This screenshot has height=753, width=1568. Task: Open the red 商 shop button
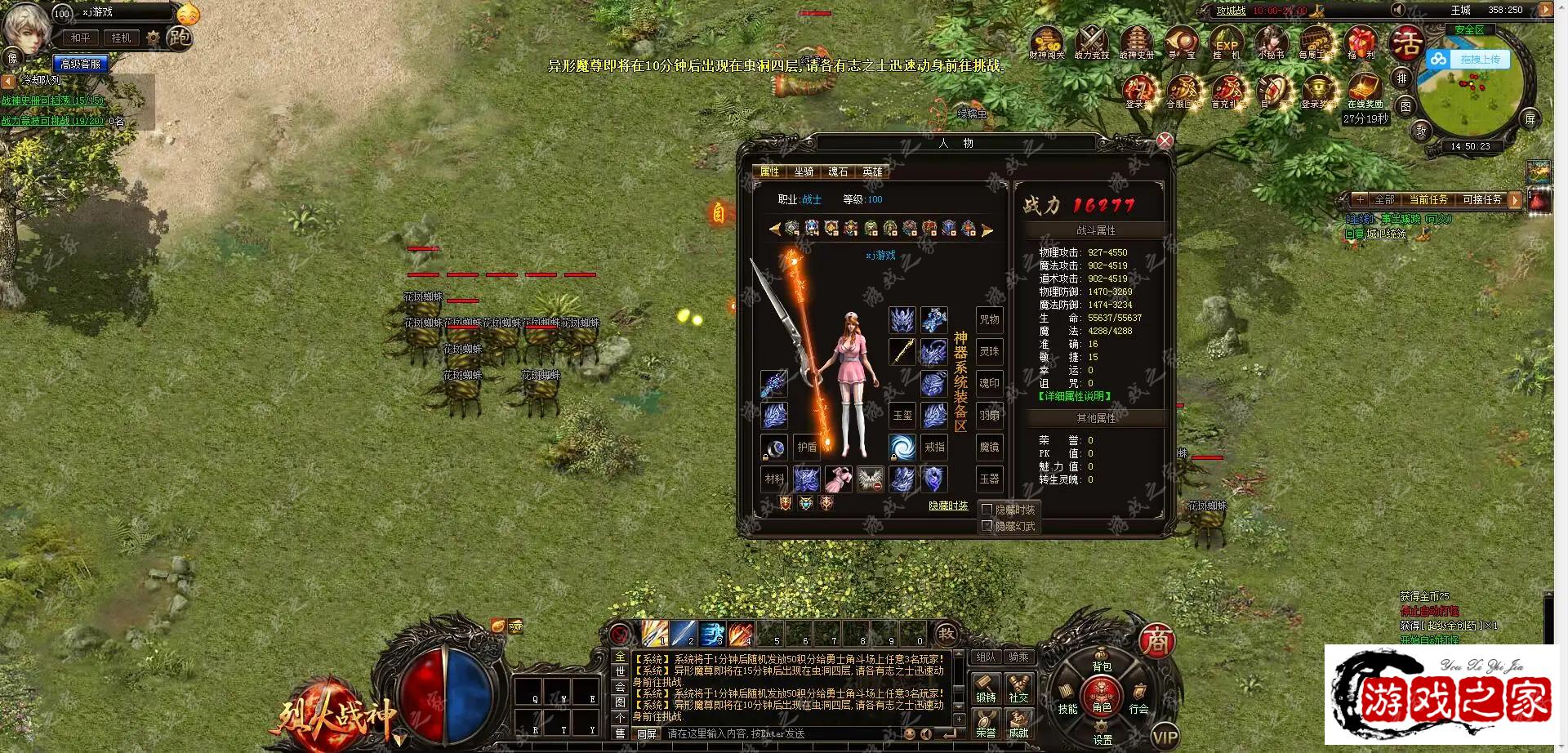(1156, 642)
